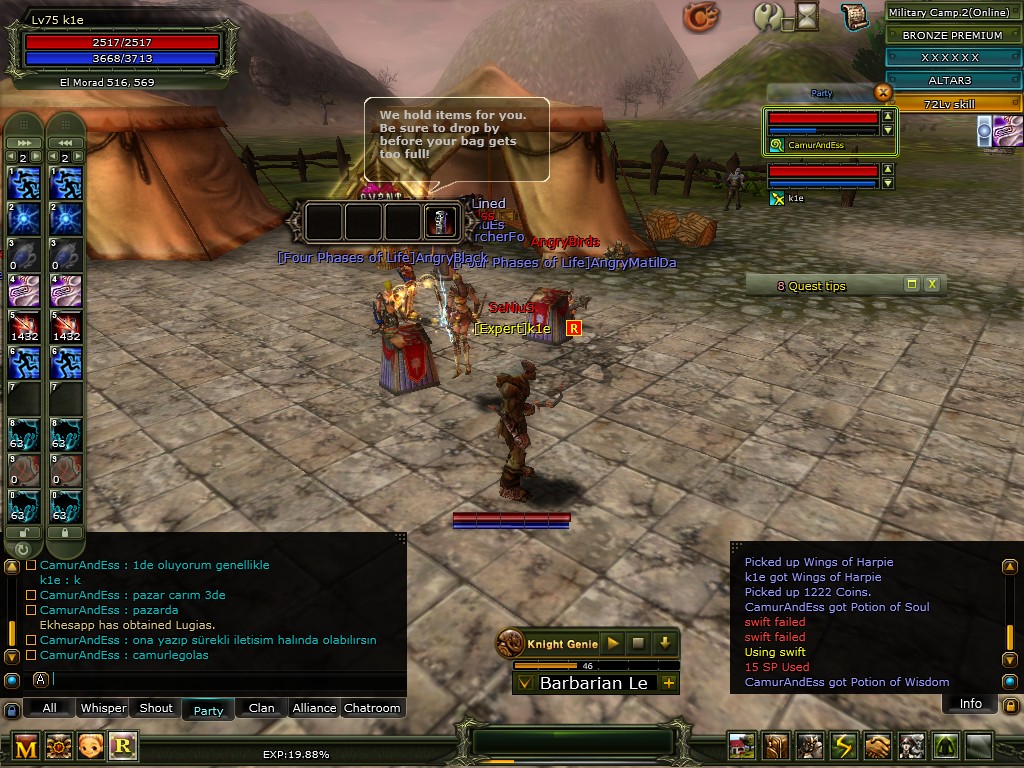Expand the Barbarian Le target plus button

pyautogui.click(x=669, y=684)
